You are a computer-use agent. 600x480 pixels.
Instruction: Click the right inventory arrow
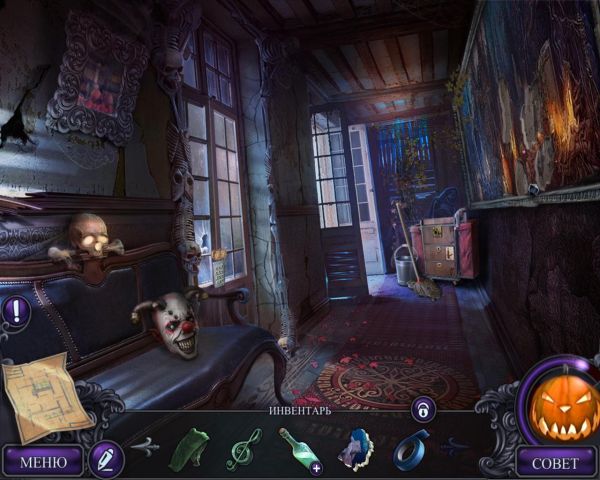[x=457, y=446]
